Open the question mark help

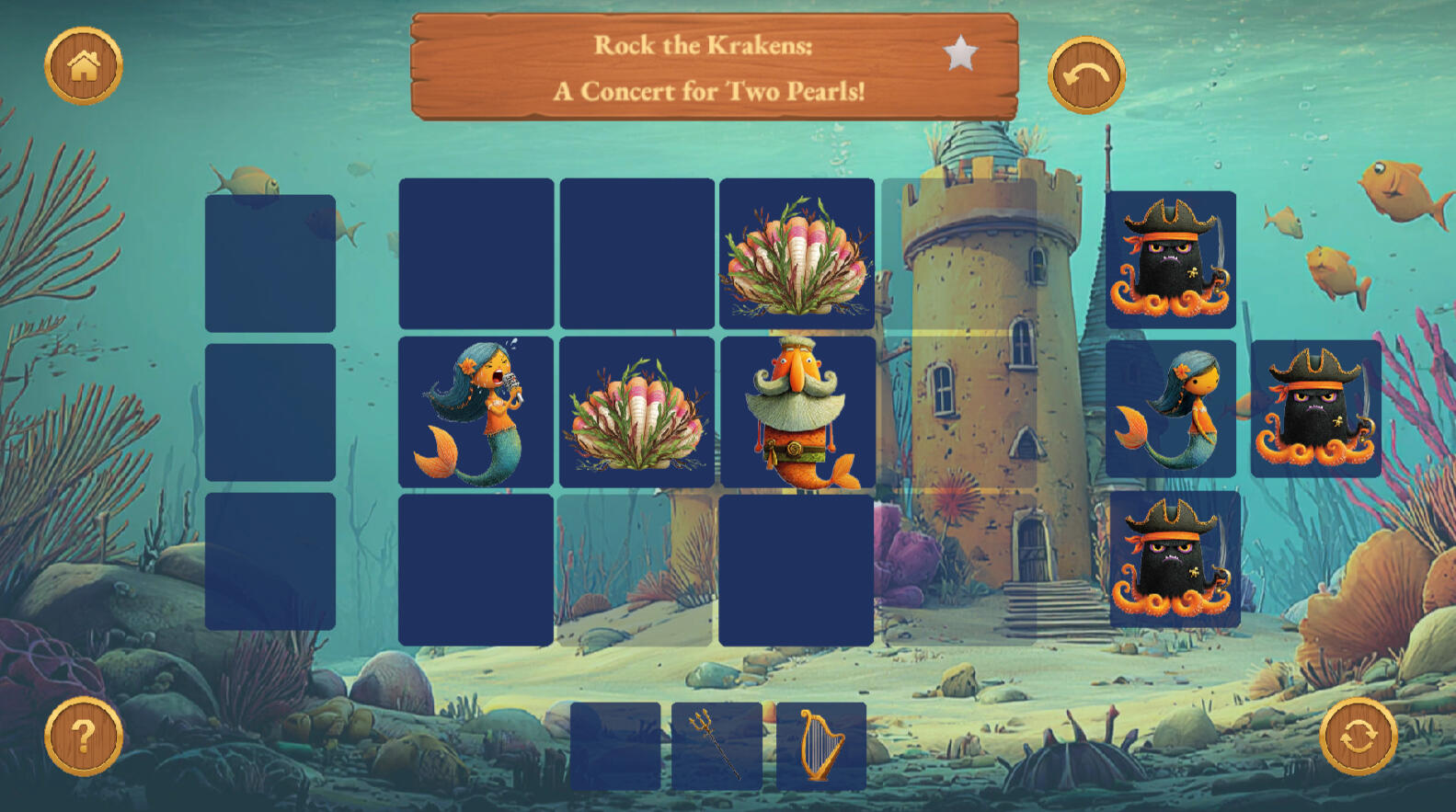coord(84,736)
